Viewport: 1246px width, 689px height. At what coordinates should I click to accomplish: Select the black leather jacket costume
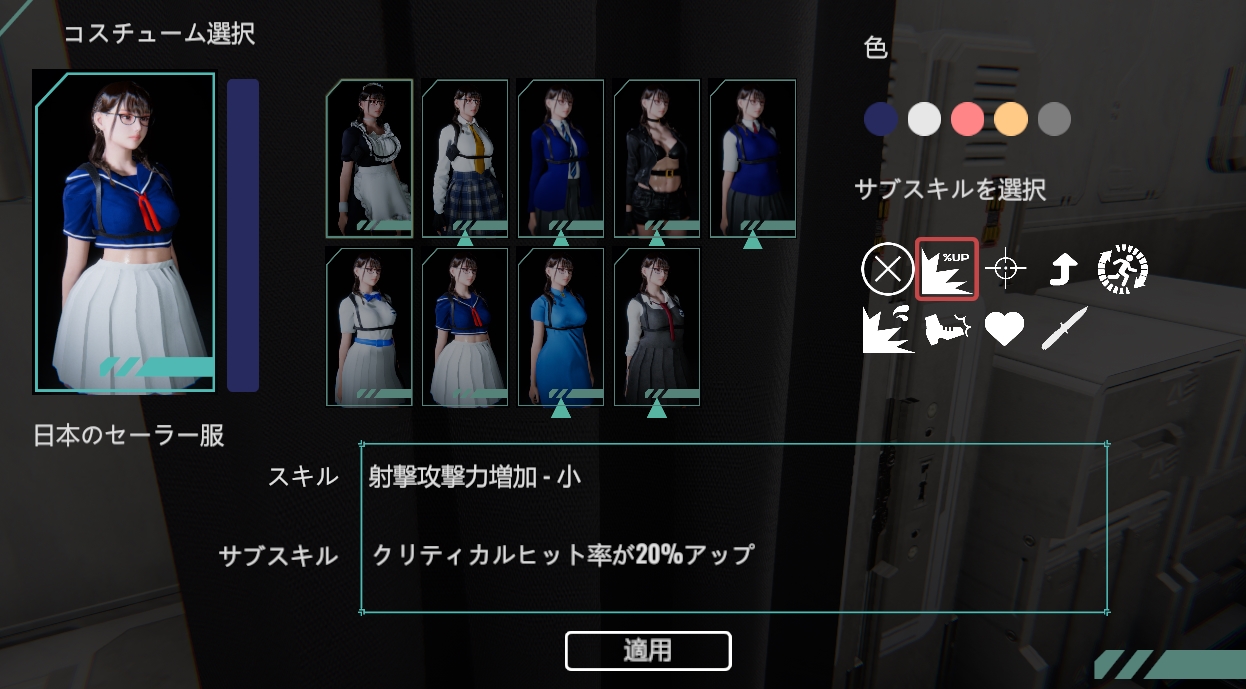[x=657, y=158]
